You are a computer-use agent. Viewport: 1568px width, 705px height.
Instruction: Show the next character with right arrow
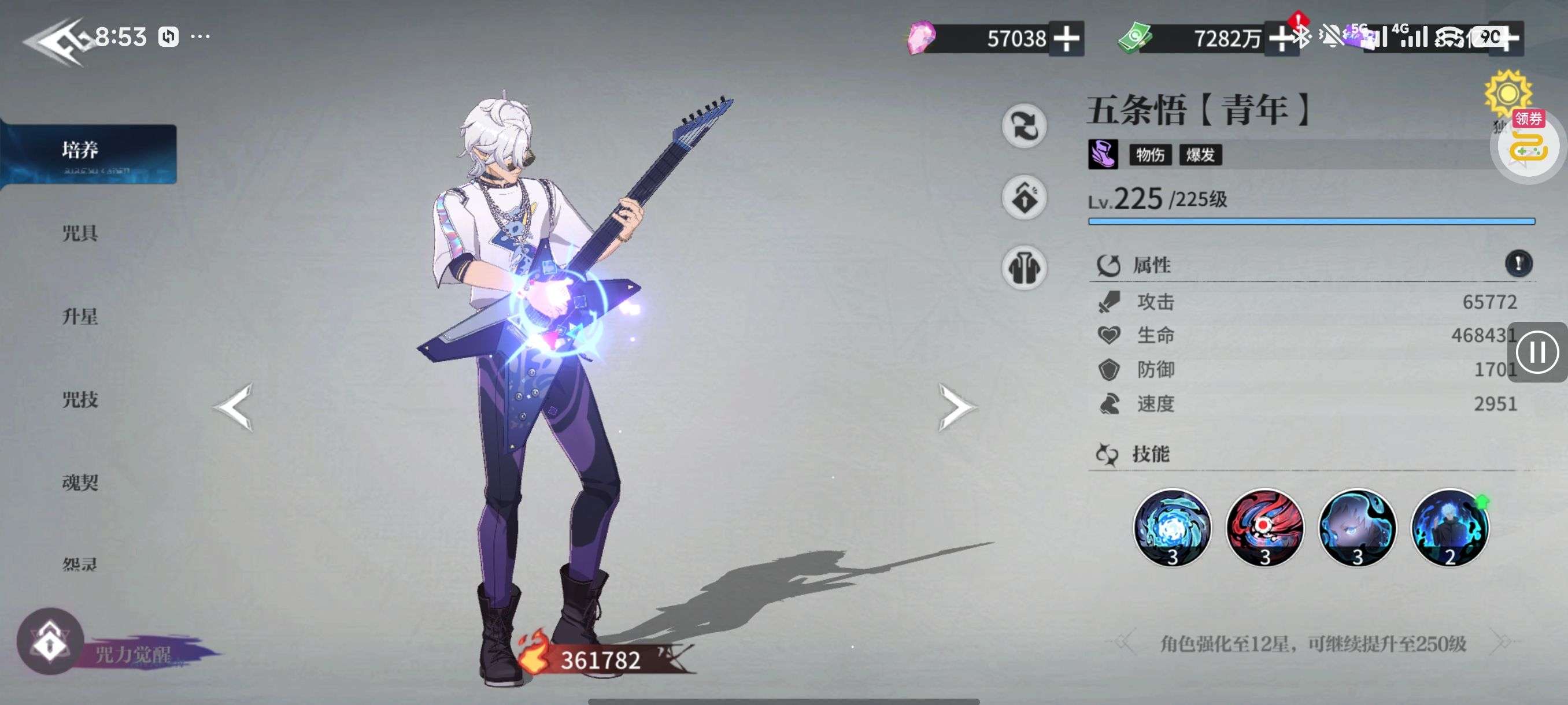[x=955, y=407]
